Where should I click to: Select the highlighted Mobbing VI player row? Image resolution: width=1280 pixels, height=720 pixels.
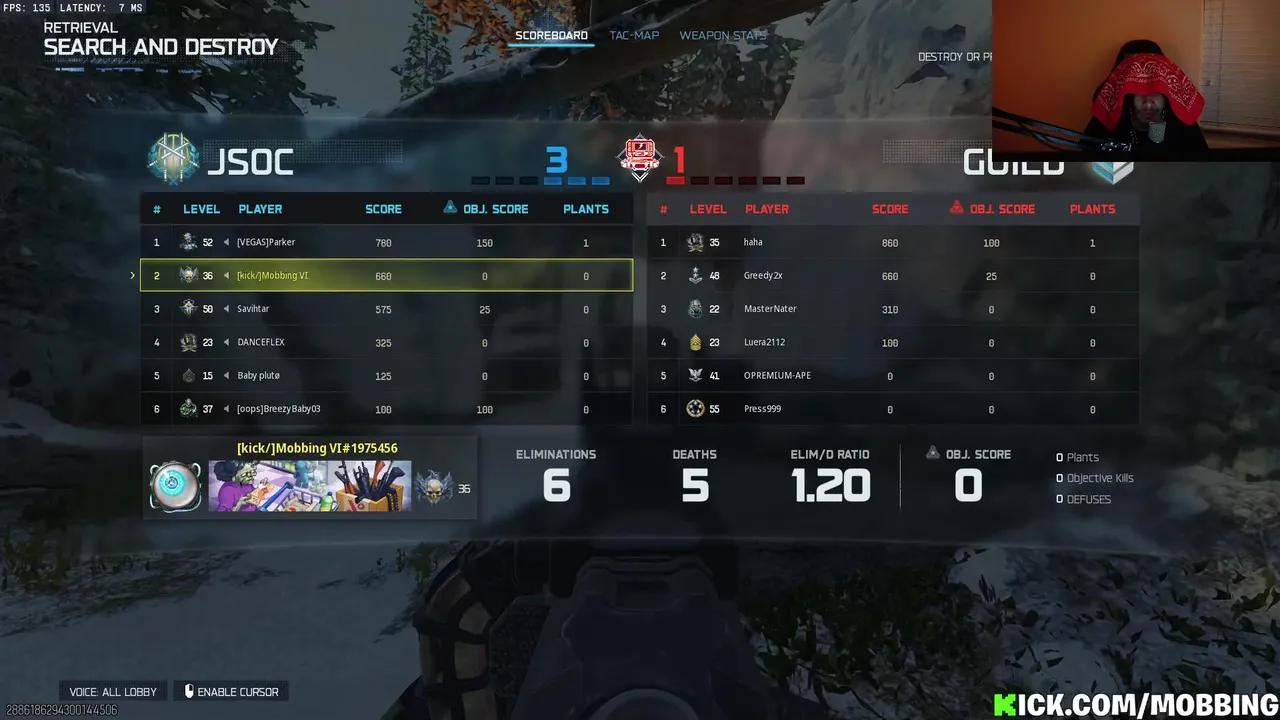pyautogui.click(x=386, y=276)
